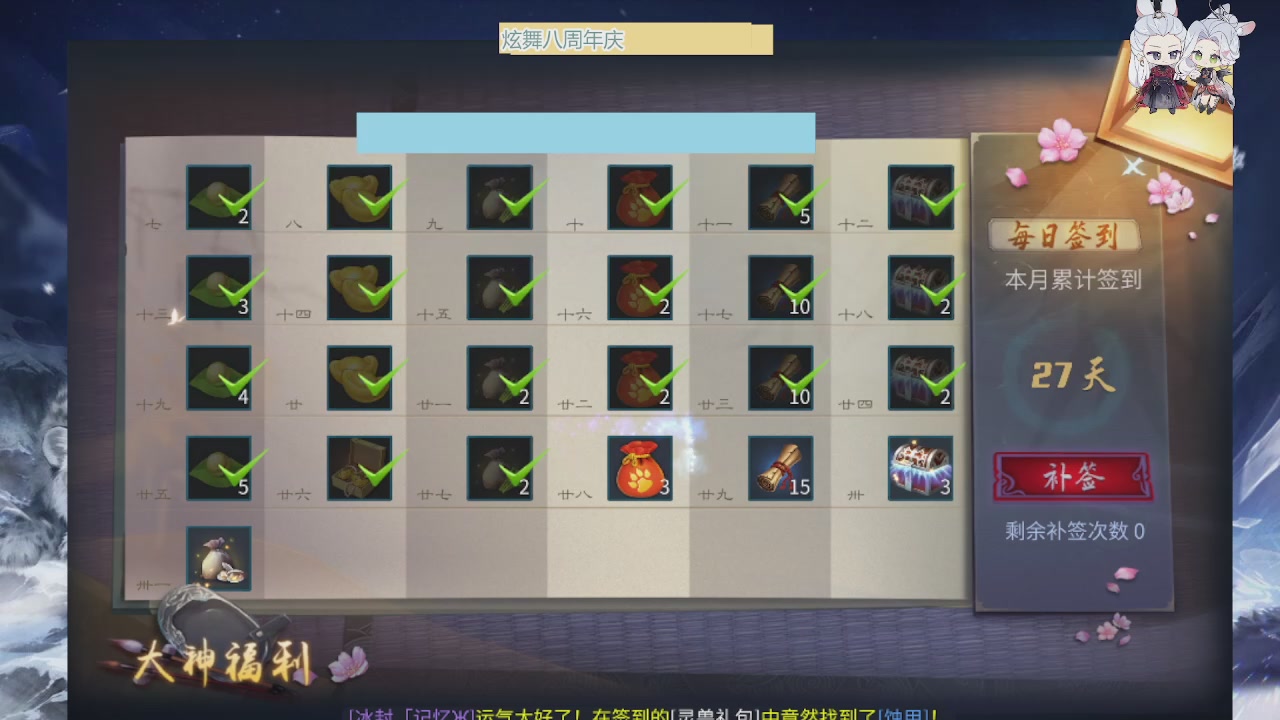Image resolution: width=1280 pixels, height=720 pixels.
Task: Click the leaf reward icon on day 7
Action: click(x=219, y=196)
